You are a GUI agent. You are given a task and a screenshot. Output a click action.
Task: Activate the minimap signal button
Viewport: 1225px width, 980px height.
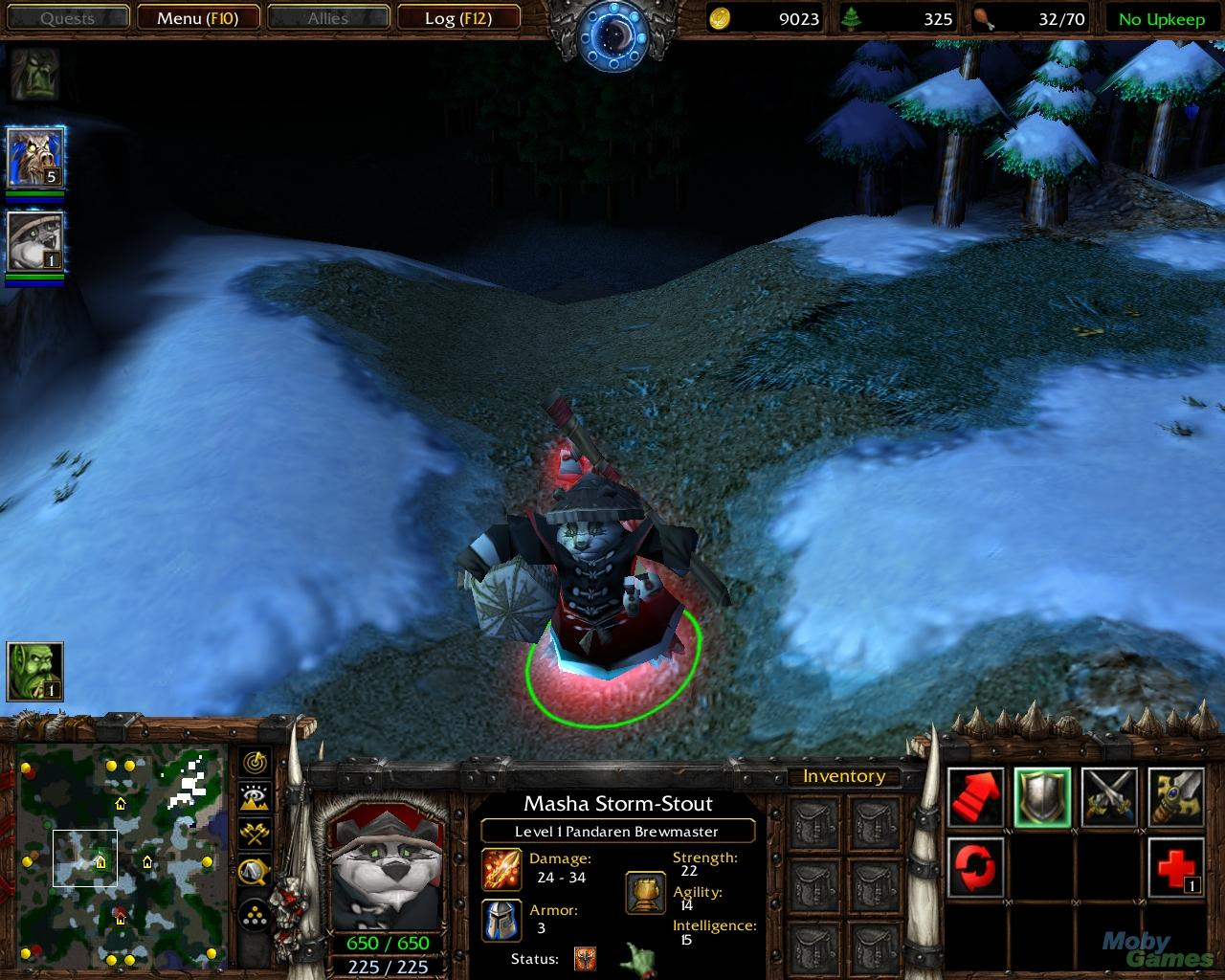click(x=256, y=763)
